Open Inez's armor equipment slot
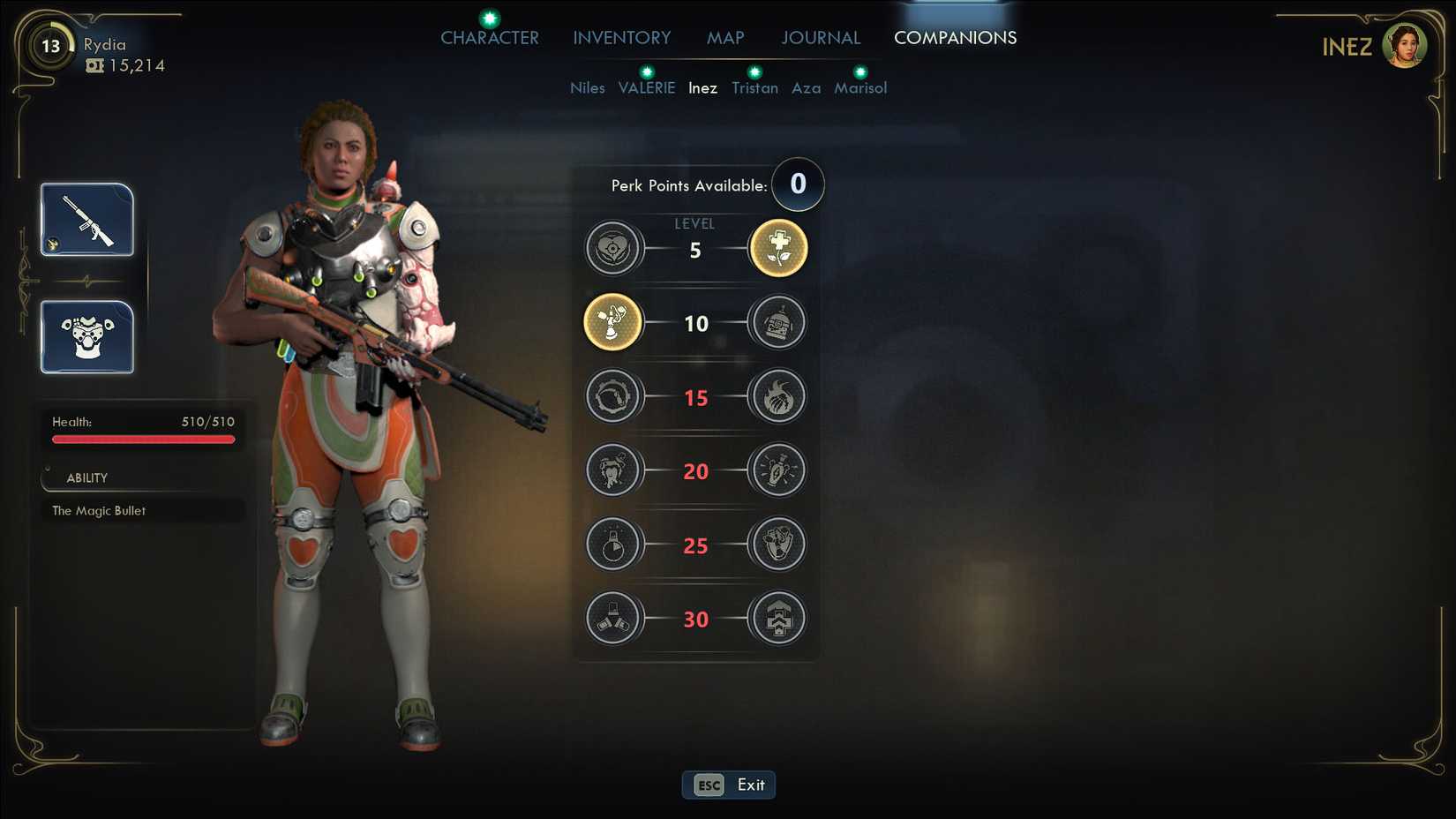The width and height of the screenshot is (1456, 819). pyautogui.click(x=87, y=337)
